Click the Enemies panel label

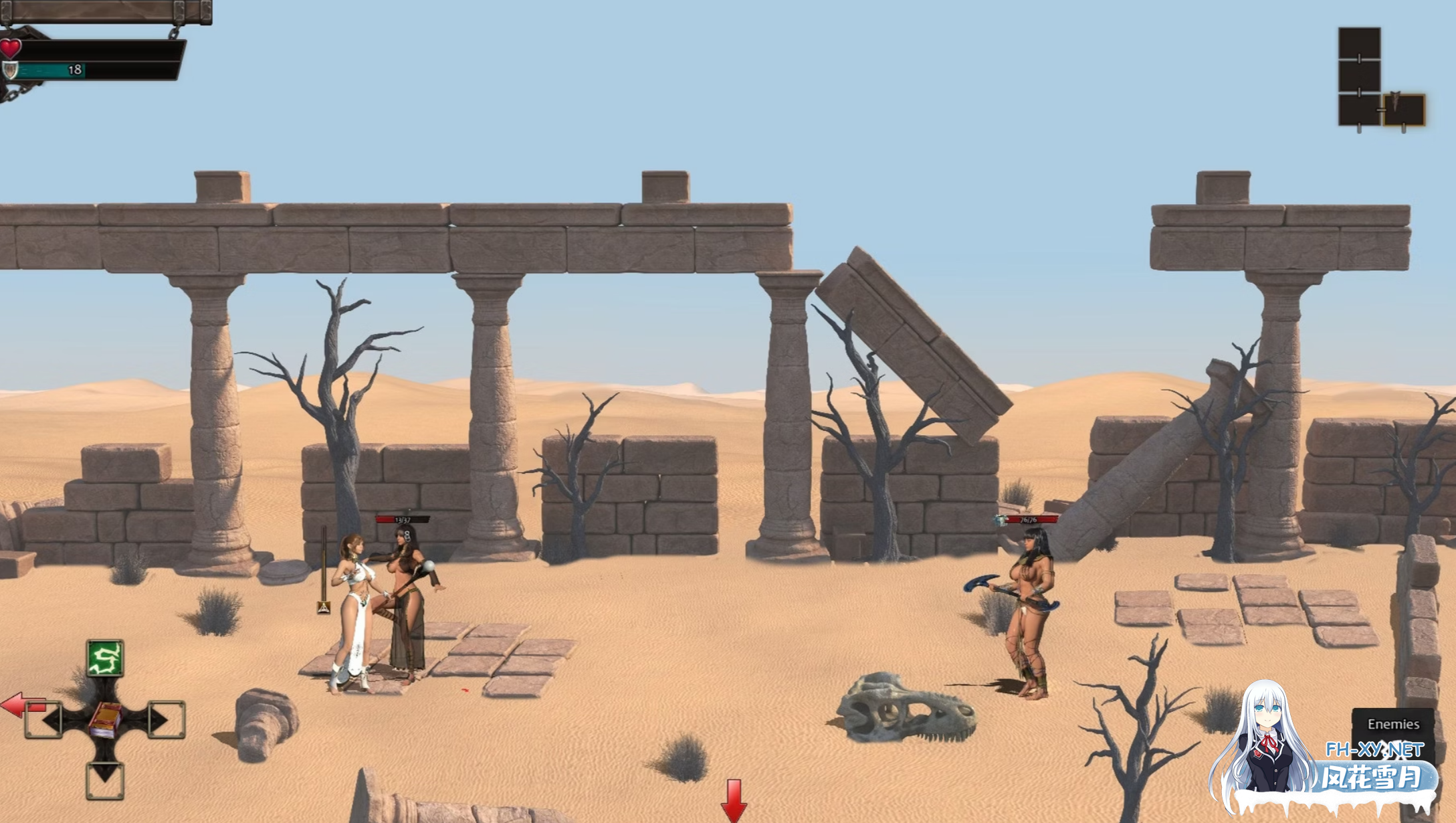tap(1393, 724)
